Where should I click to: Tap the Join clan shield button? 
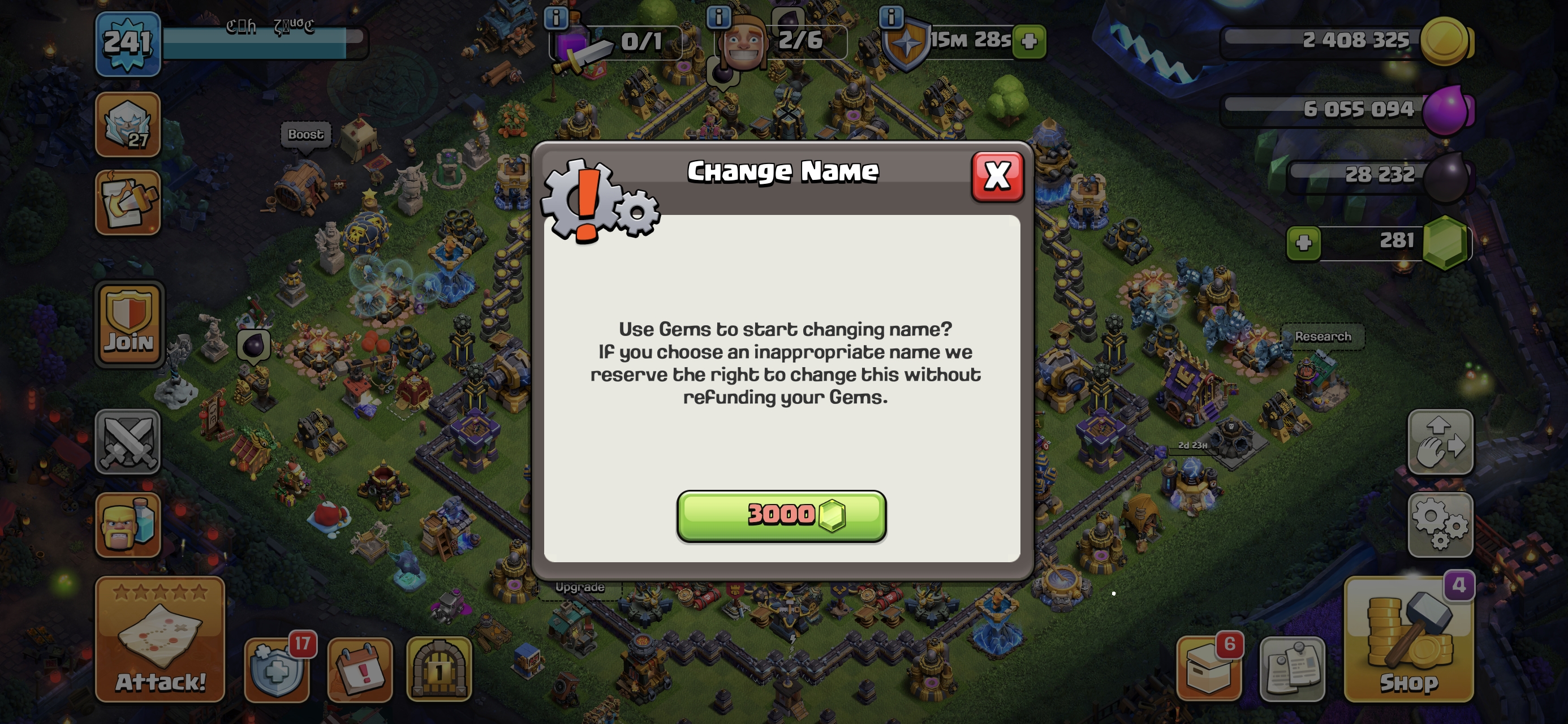pos(129,325)
